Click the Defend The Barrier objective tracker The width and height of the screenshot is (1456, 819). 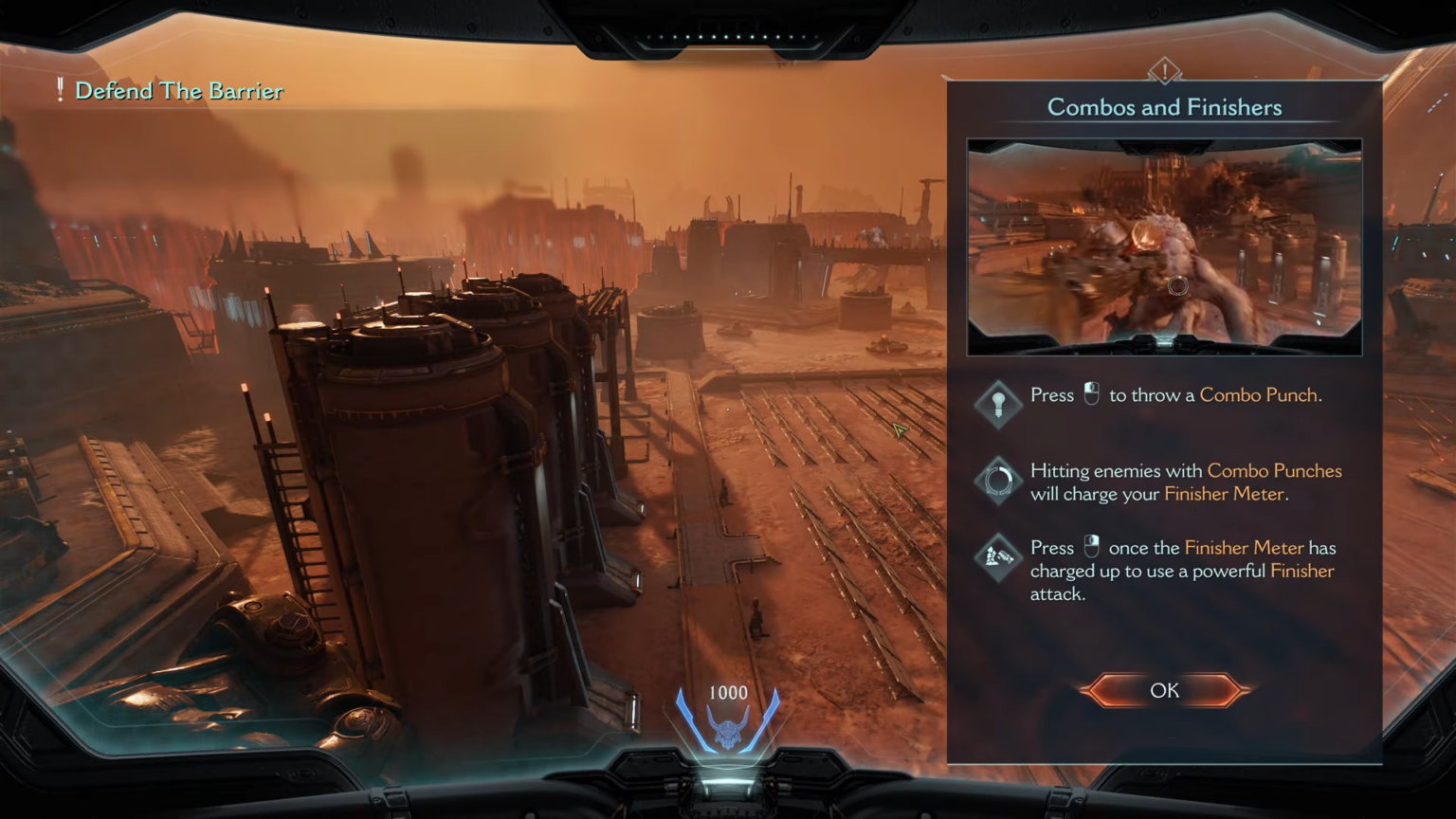point(178,91)
